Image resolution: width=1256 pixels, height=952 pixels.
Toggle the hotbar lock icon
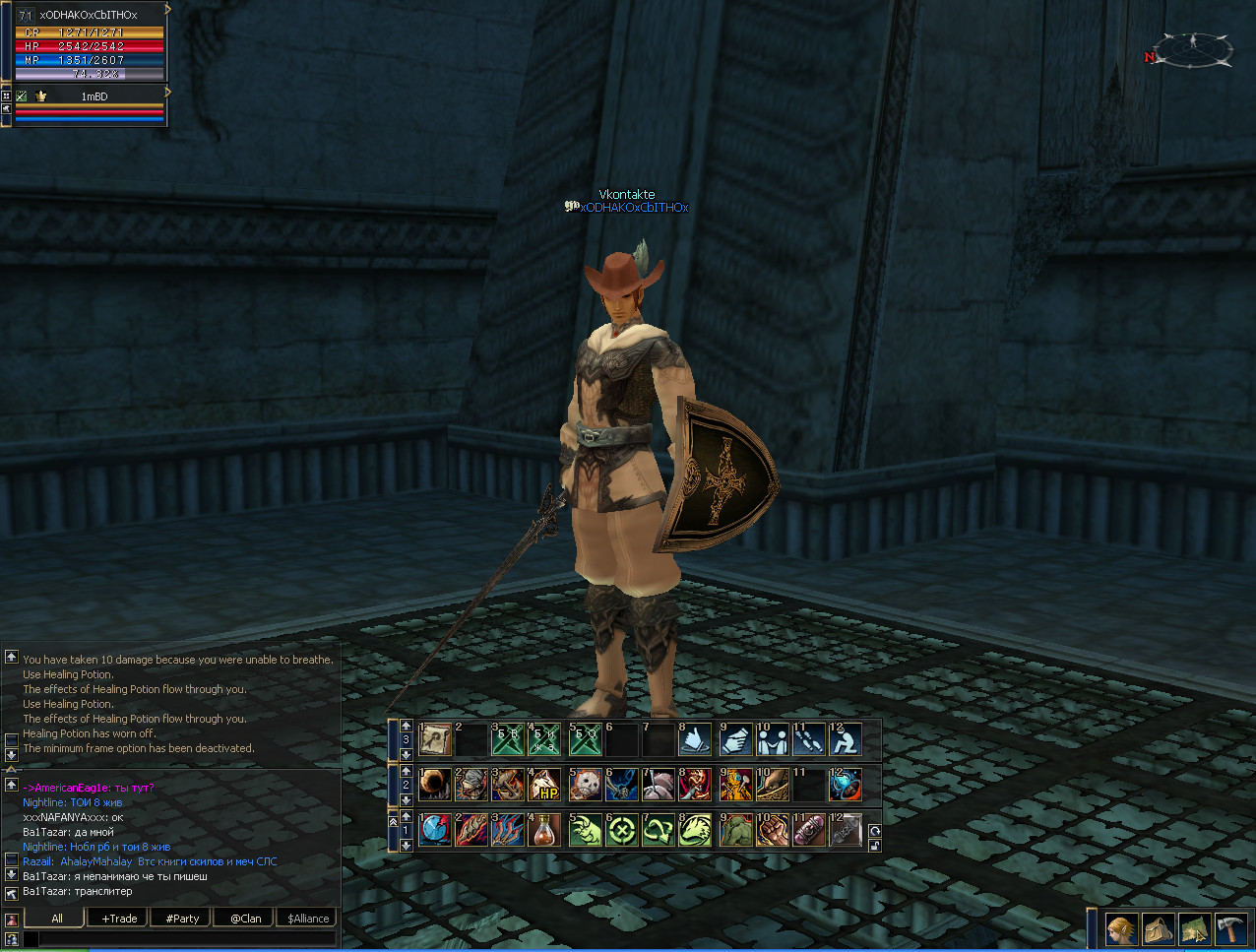click(x=874, y=846)
